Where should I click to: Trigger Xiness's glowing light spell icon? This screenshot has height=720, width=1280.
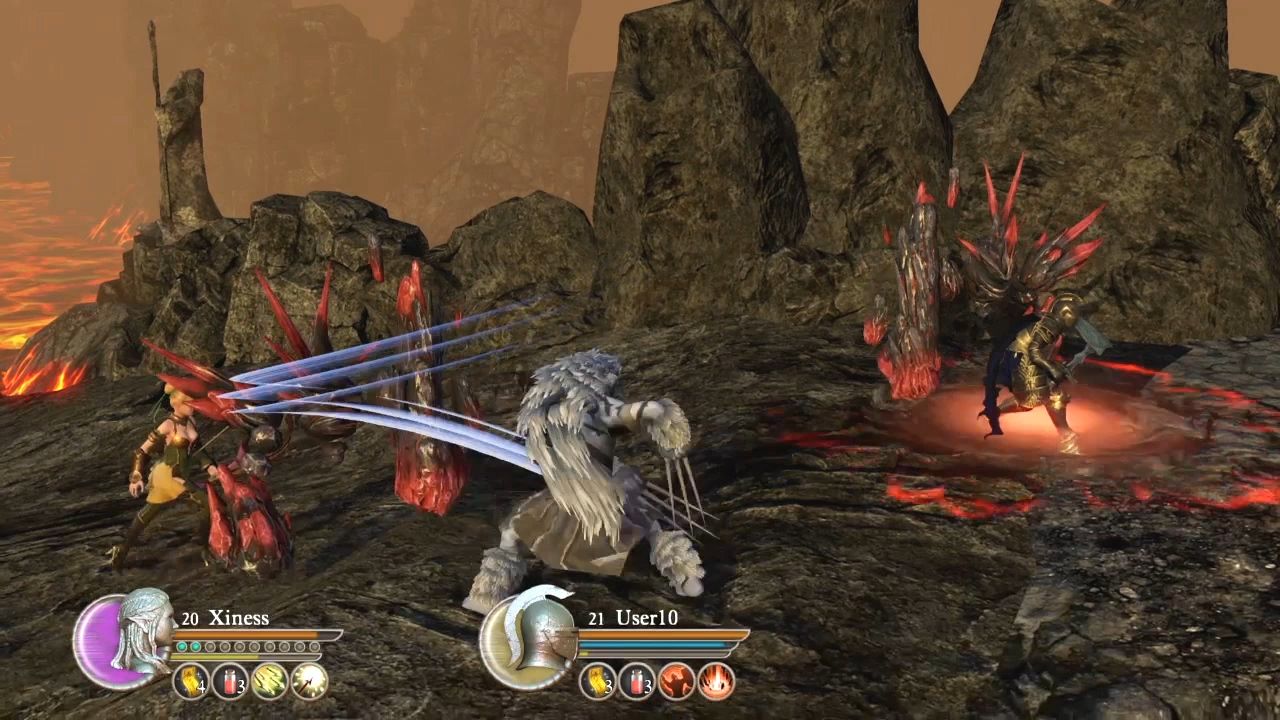308,680
